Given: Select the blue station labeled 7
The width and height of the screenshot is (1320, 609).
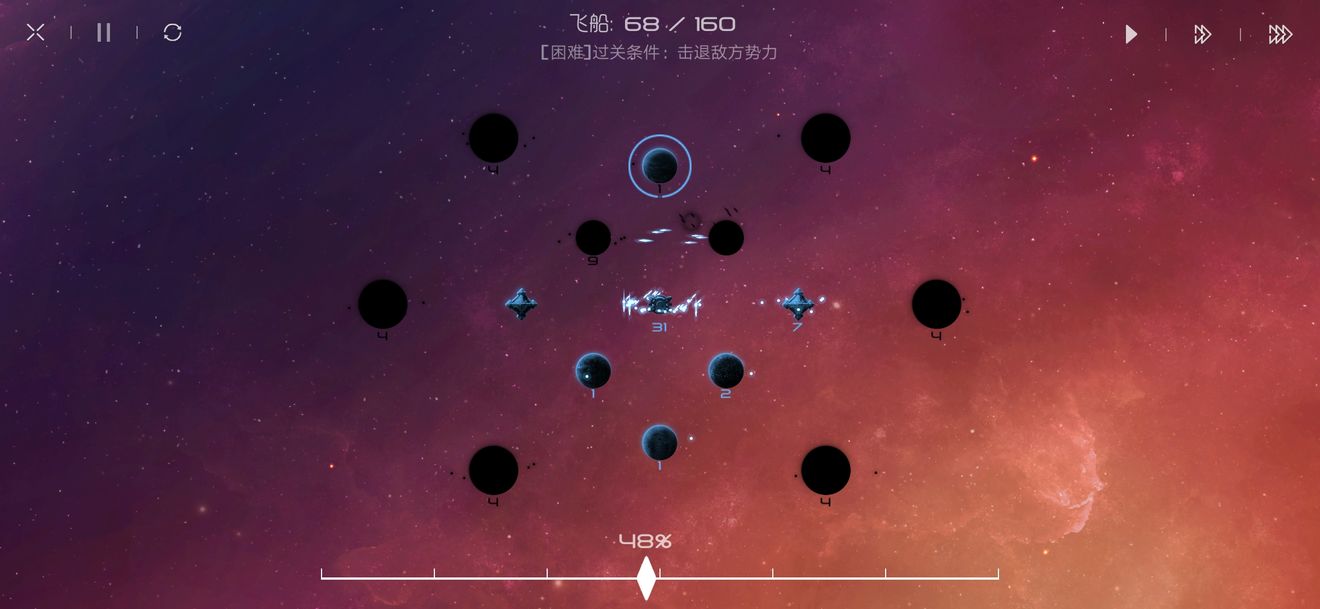Looking at the screenshot, I should coord(797,303).
